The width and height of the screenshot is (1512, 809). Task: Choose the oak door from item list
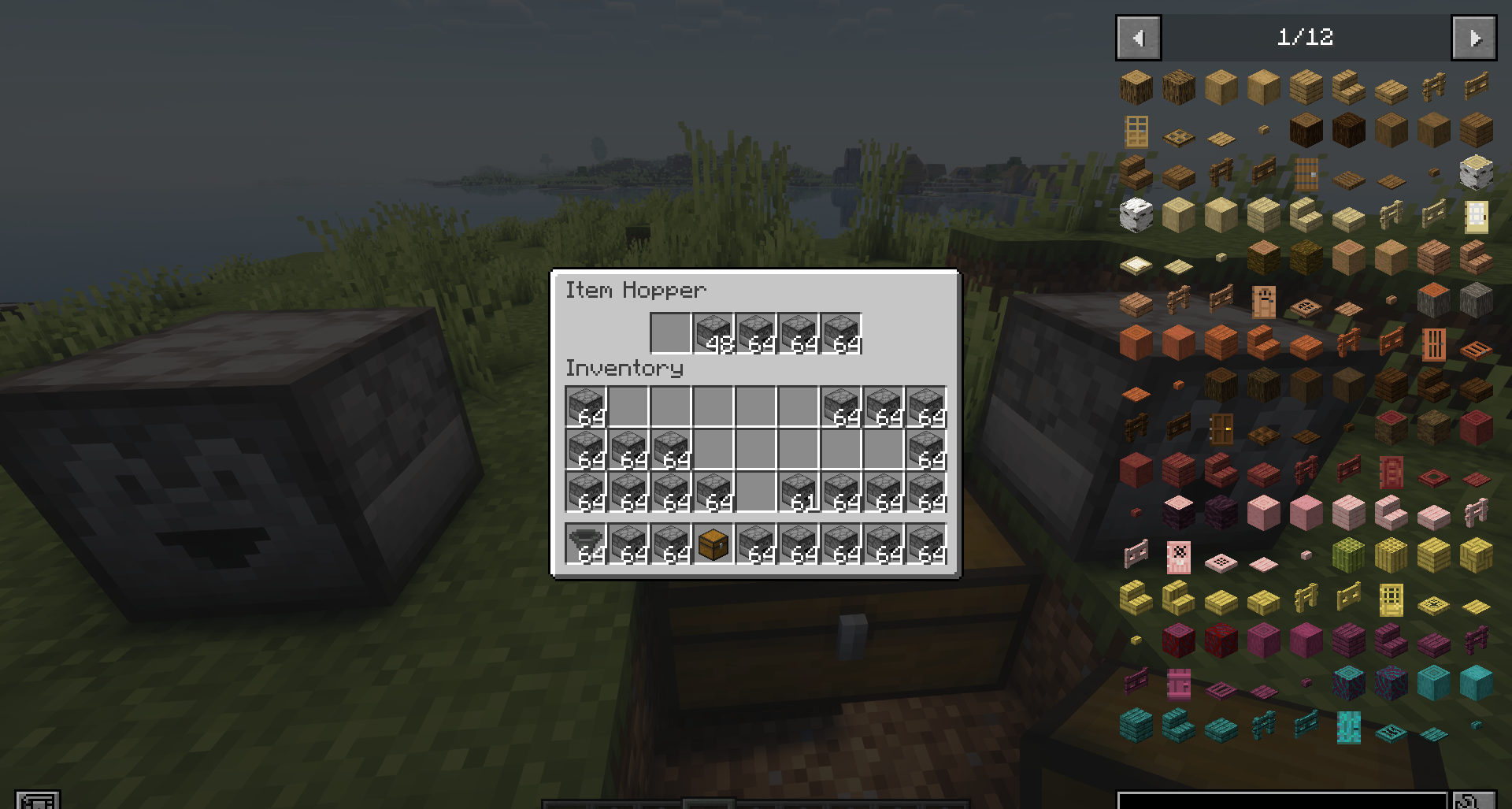coord(1136,130)
